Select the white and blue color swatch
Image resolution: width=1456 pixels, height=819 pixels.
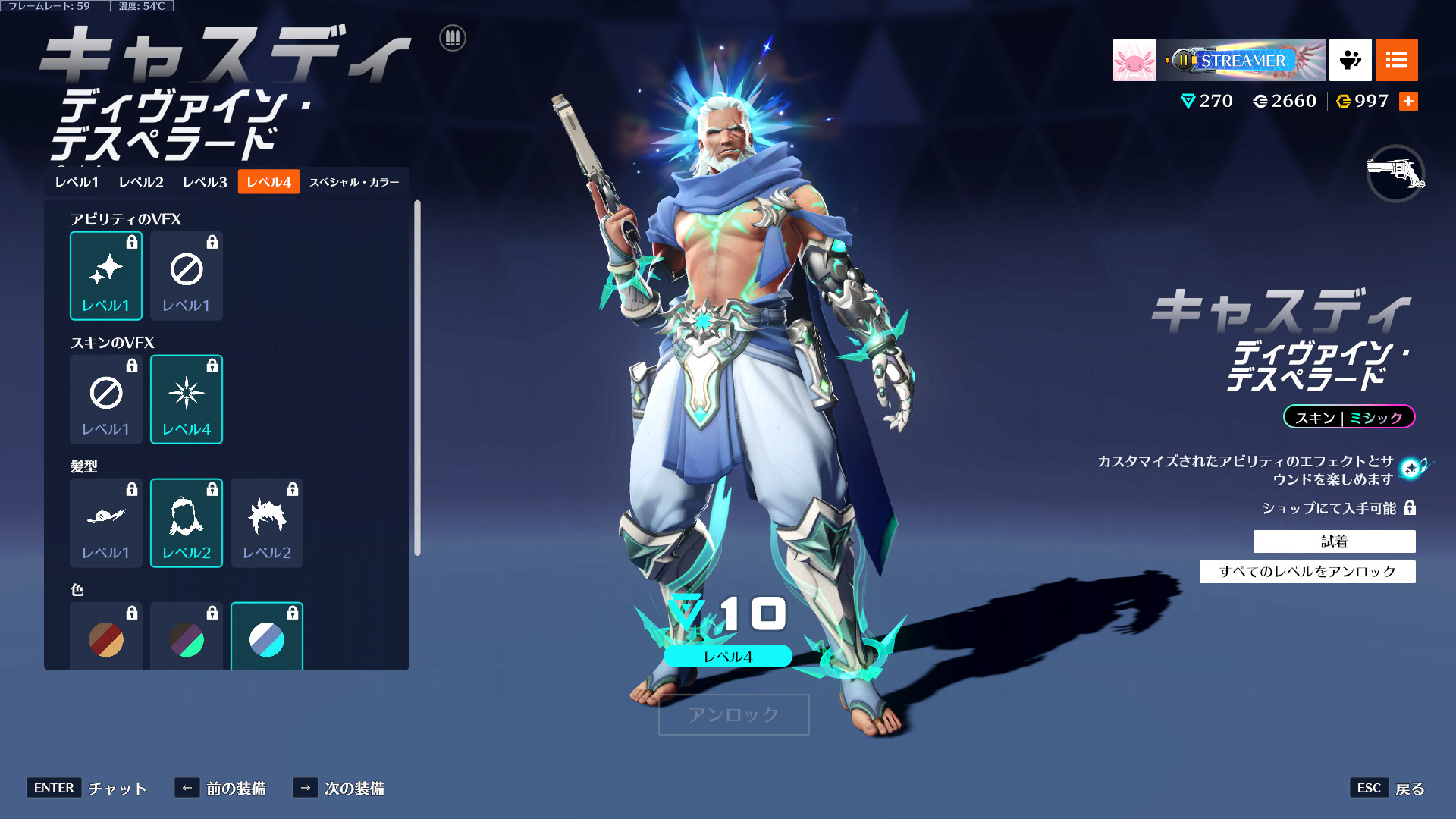click(267, 639)
